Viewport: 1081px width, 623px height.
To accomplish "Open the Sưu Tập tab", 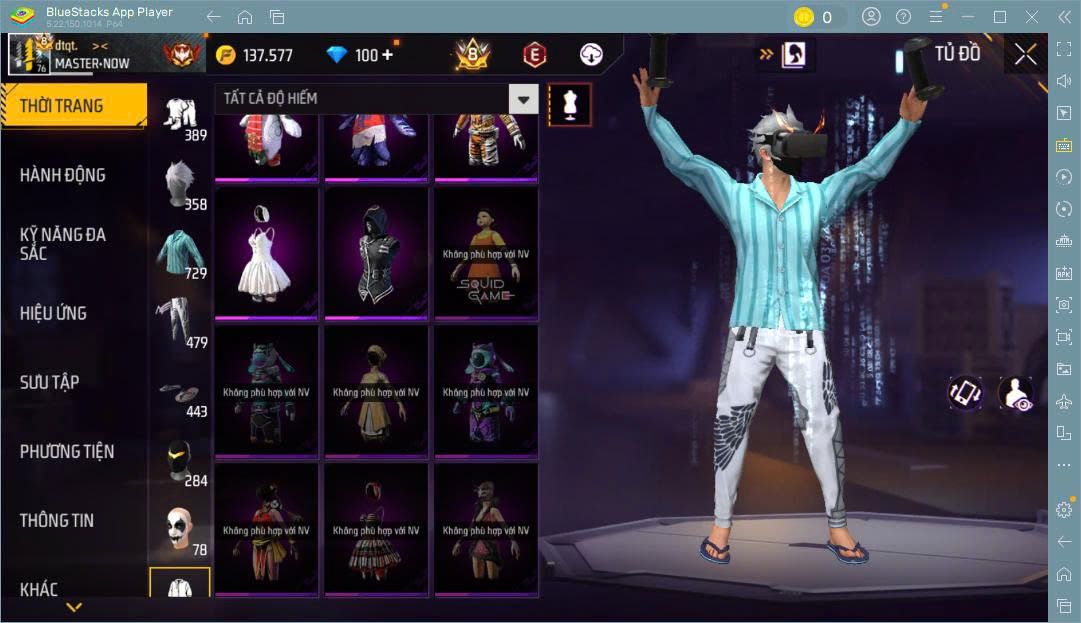I will (50, 382).
